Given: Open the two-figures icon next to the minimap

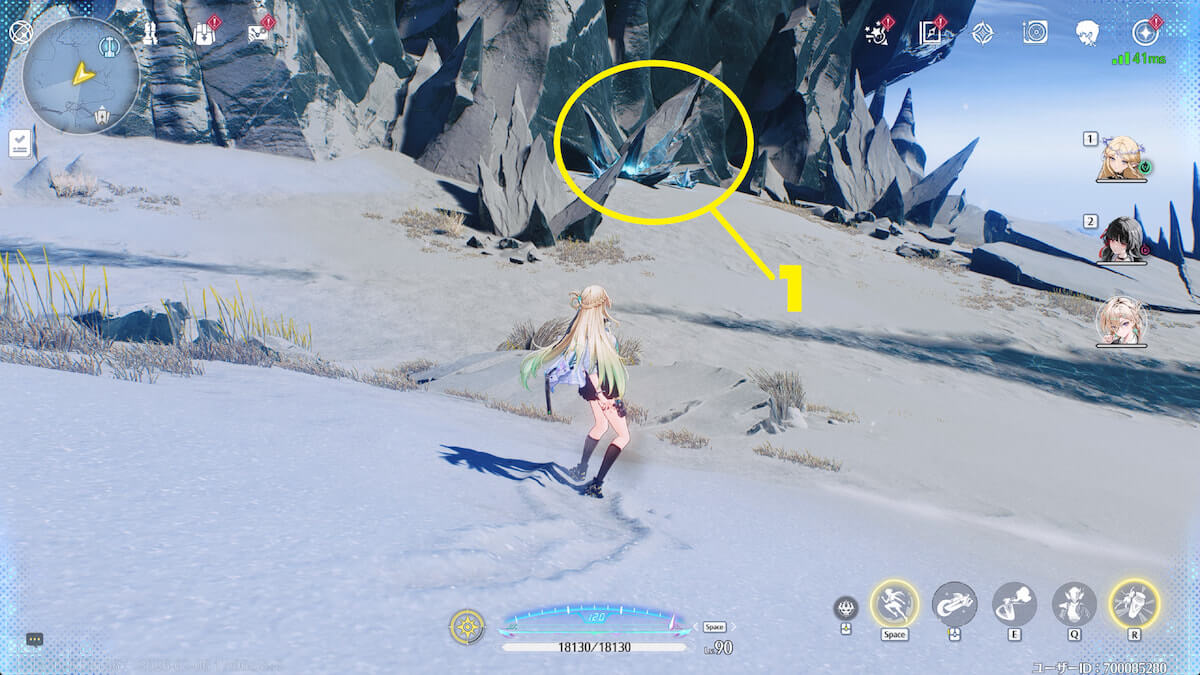Looking at the screenshot, I should 150,33.
